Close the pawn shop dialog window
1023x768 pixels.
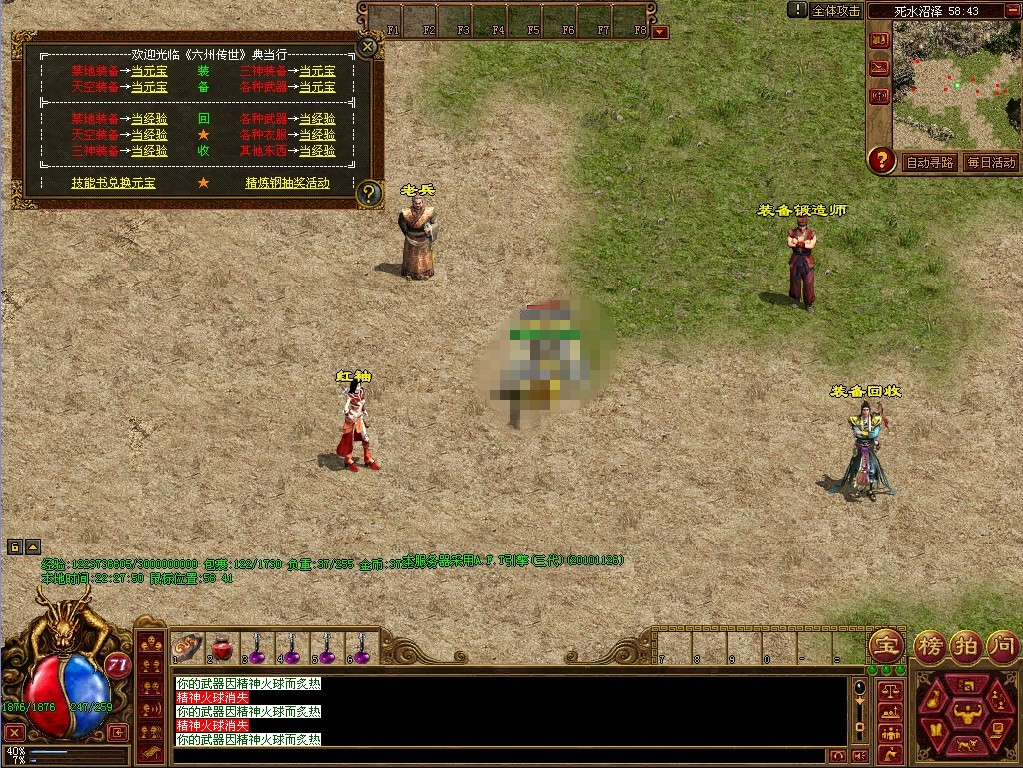[368, 46]
